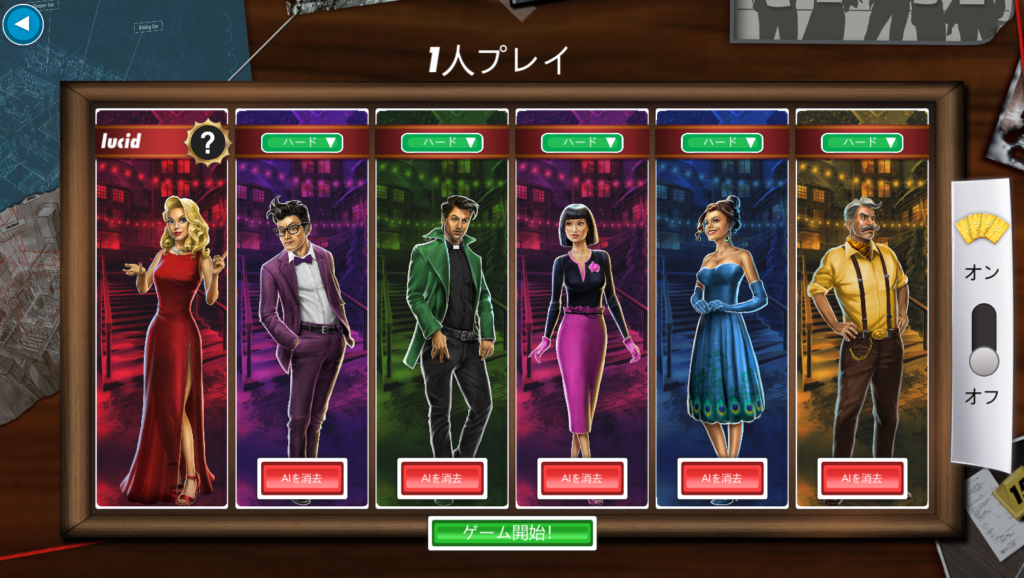Go back using the blue arrow button
This screenshot has width=1024, height=578.
point(23,25)
